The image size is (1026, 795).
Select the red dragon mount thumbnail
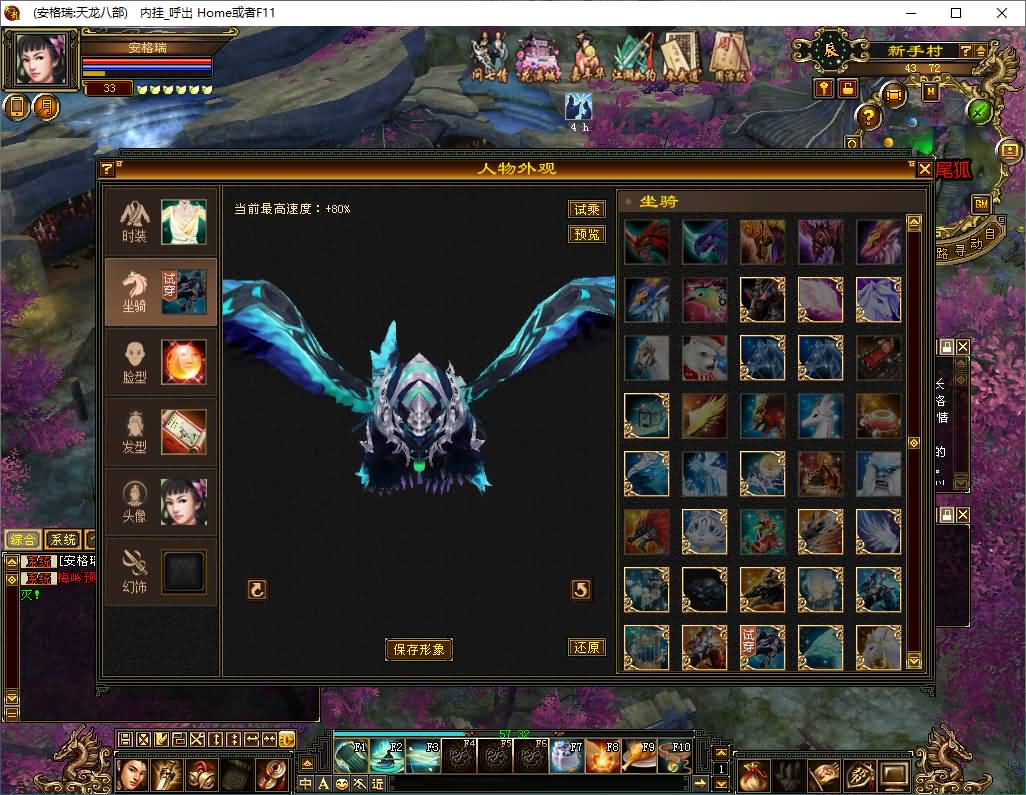click(x=646, y=242)
